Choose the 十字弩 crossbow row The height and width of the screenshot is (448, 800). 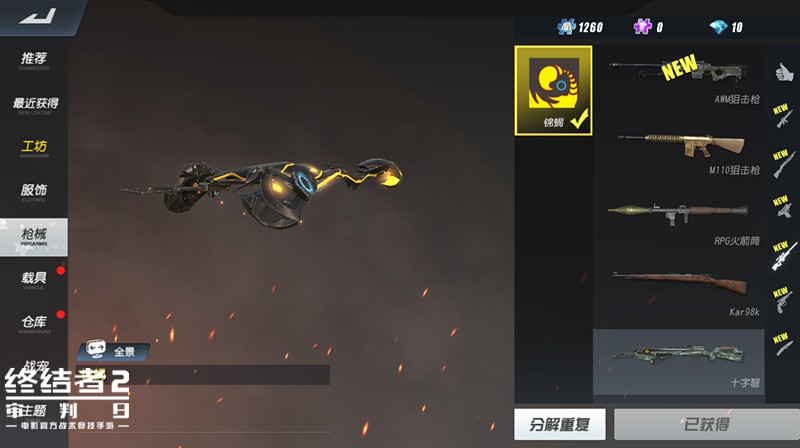pyautogui.click(x=680, y=361)
